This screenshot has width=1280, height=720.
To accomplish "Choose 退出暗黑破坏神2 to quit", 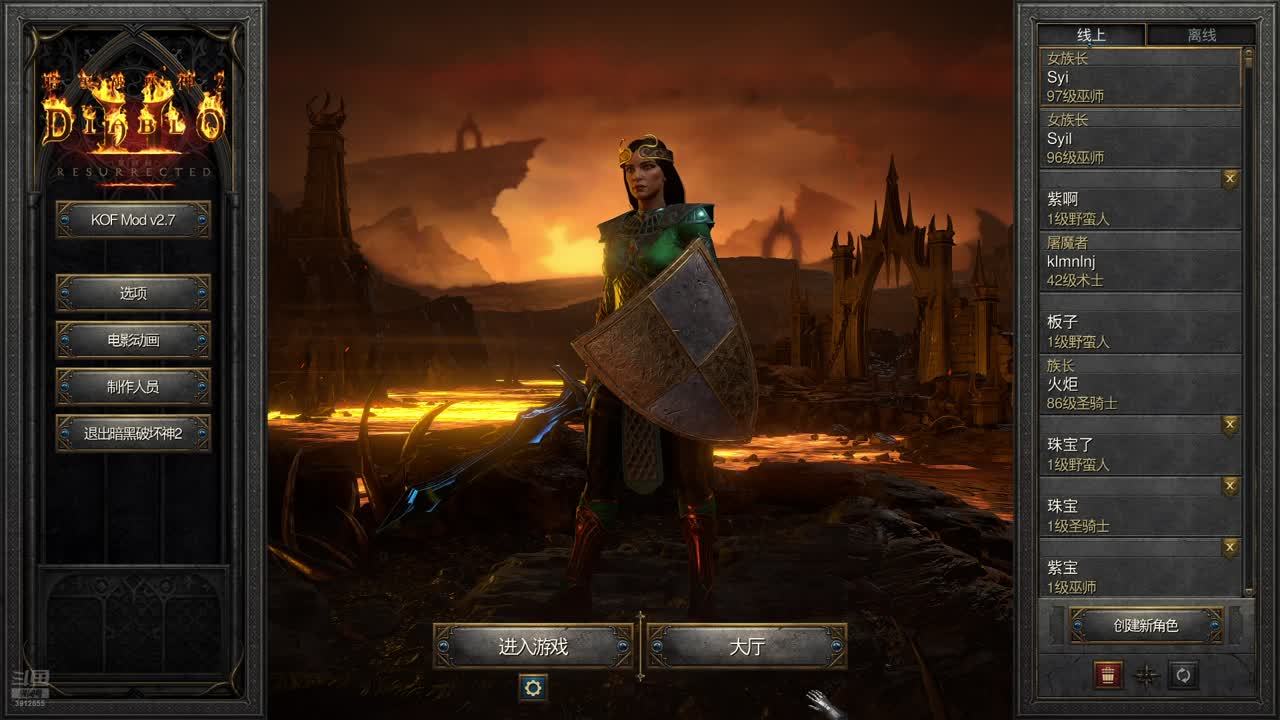I will 133,434.
